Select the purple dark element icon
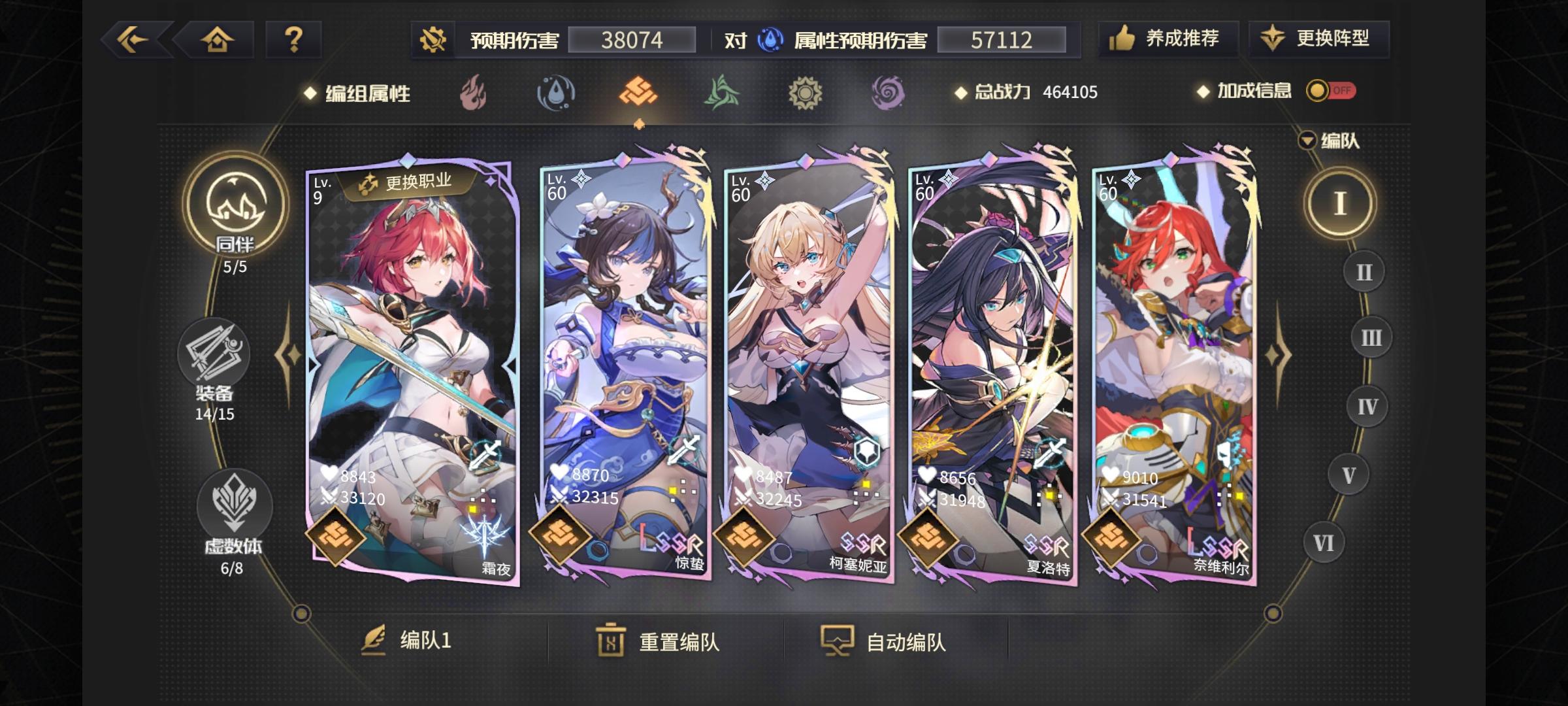The height and width of the screenshot is (706, 1568). (x=887, y=93)
